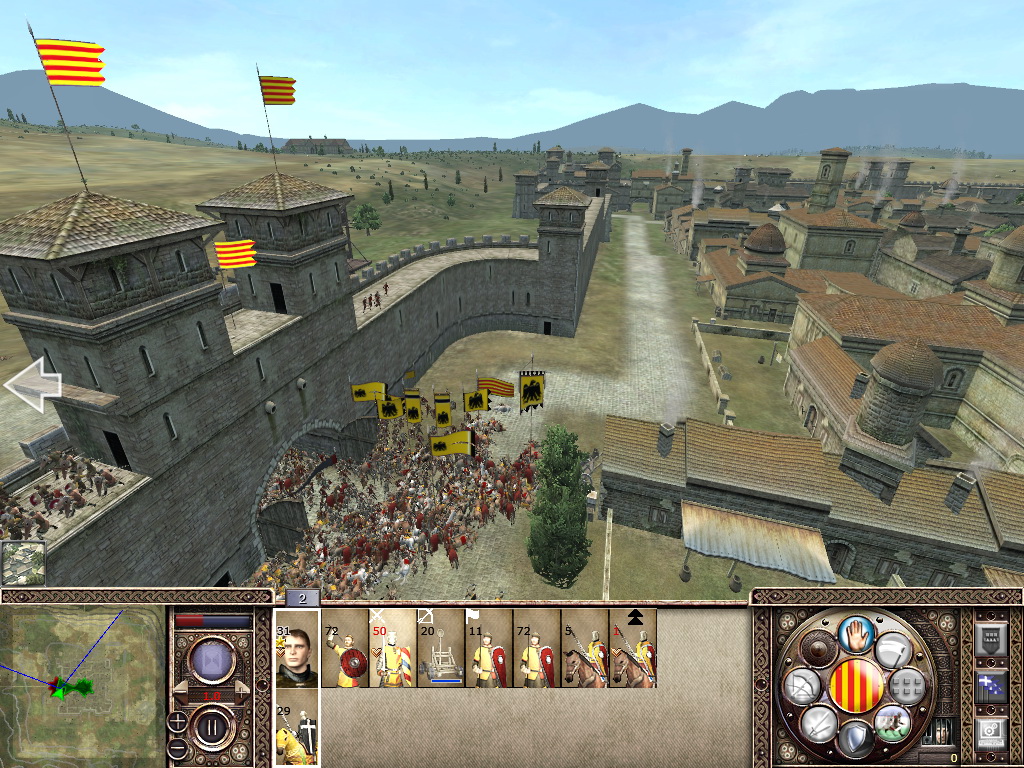Decrease the battle speed with left arrow

pyautogui.click(x=180, y=693)
